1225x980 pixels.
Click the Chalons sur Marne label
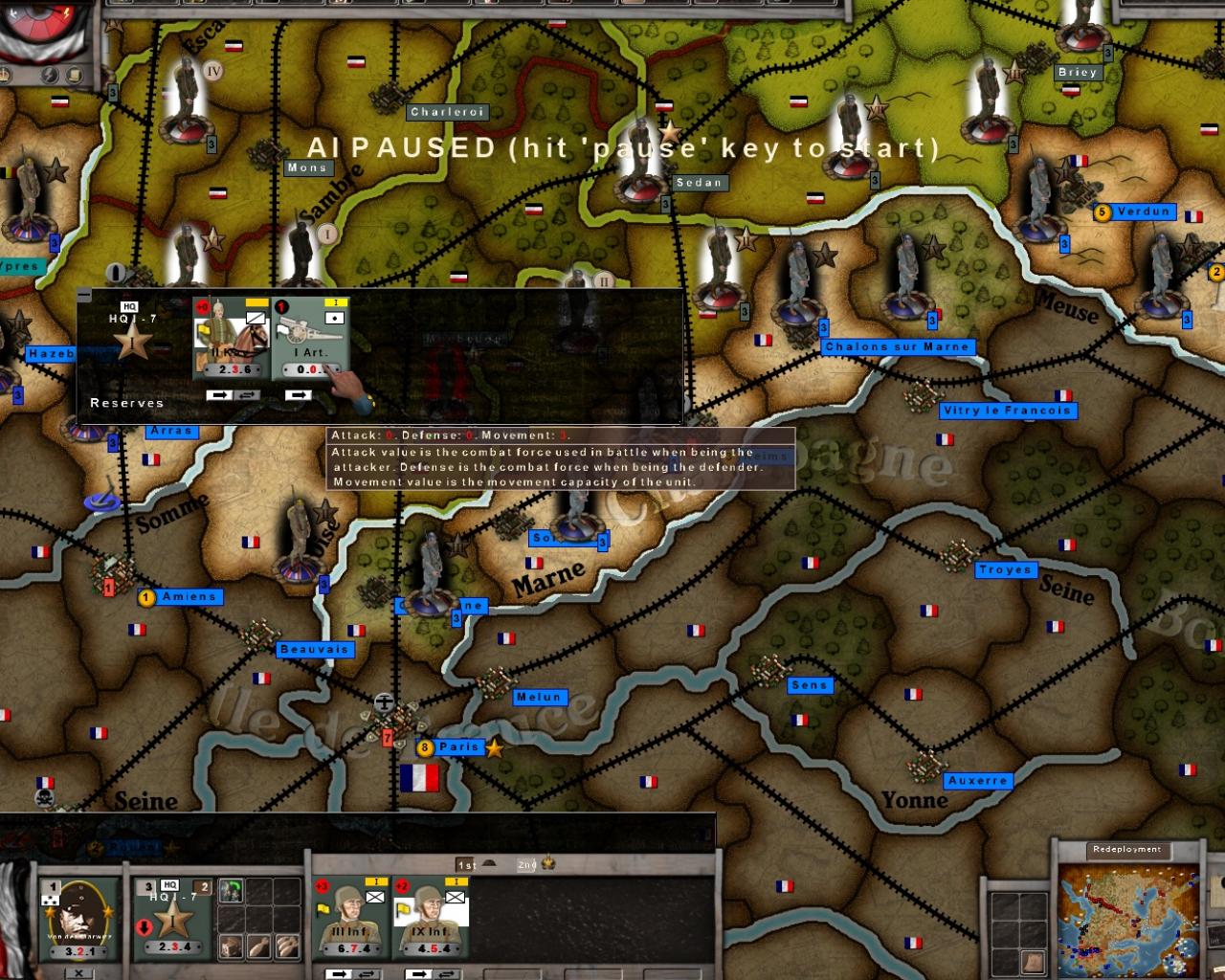click(896, 346)
